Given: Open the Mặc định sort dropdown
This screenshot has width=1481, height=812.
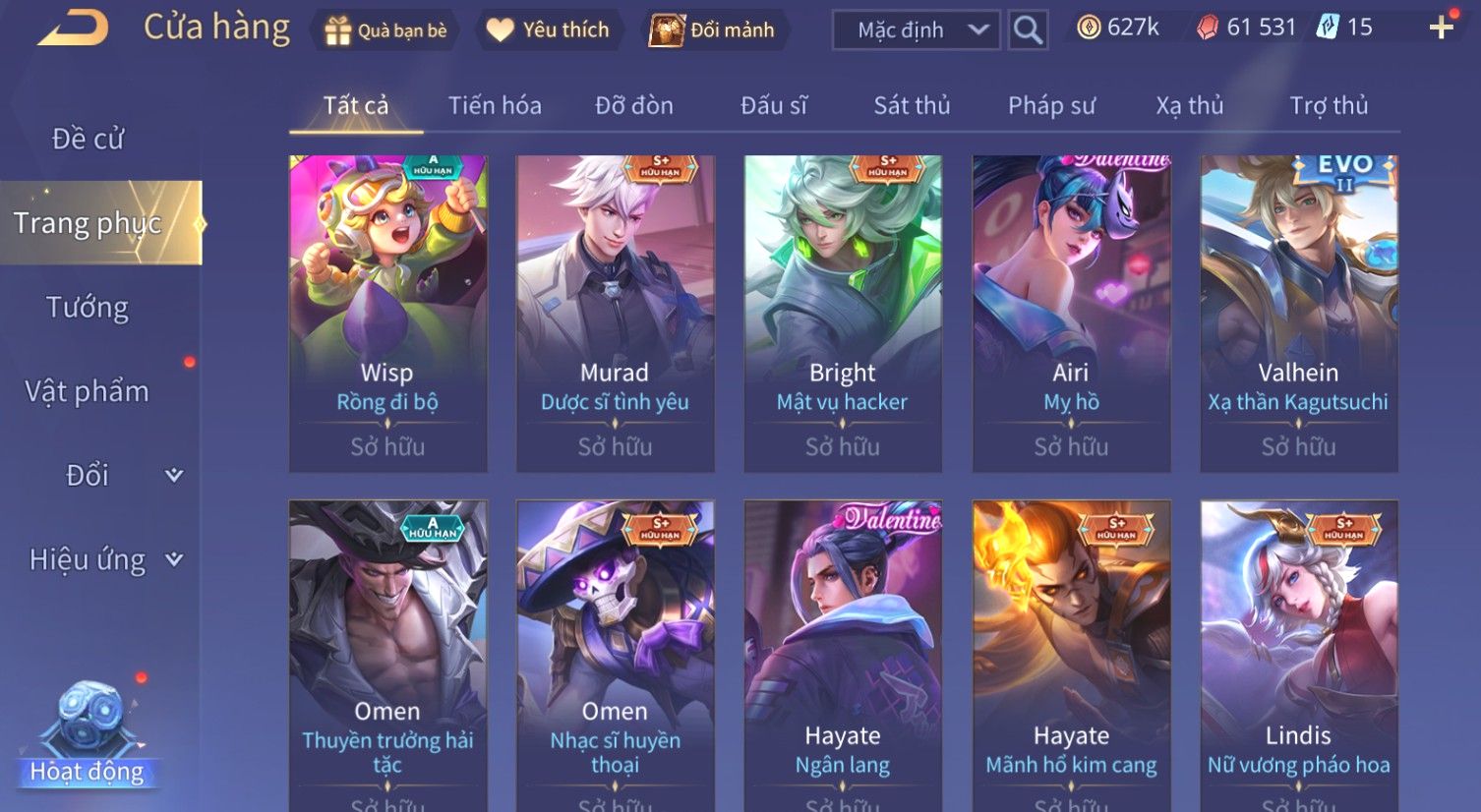Looking at the screenshot, I should point(916,30).
